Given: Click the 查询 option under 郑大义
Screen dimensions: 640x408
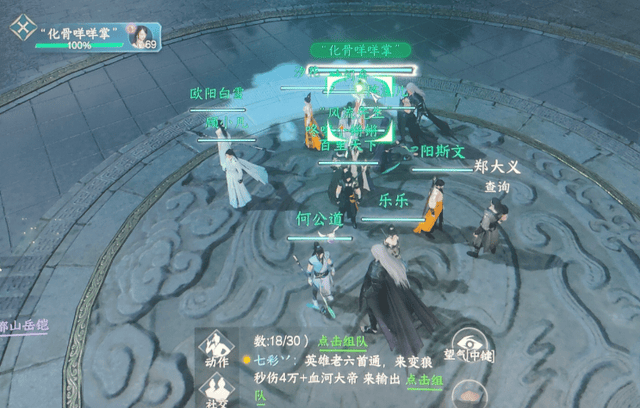Looking at the screenshot, I should tap(497, 187).
